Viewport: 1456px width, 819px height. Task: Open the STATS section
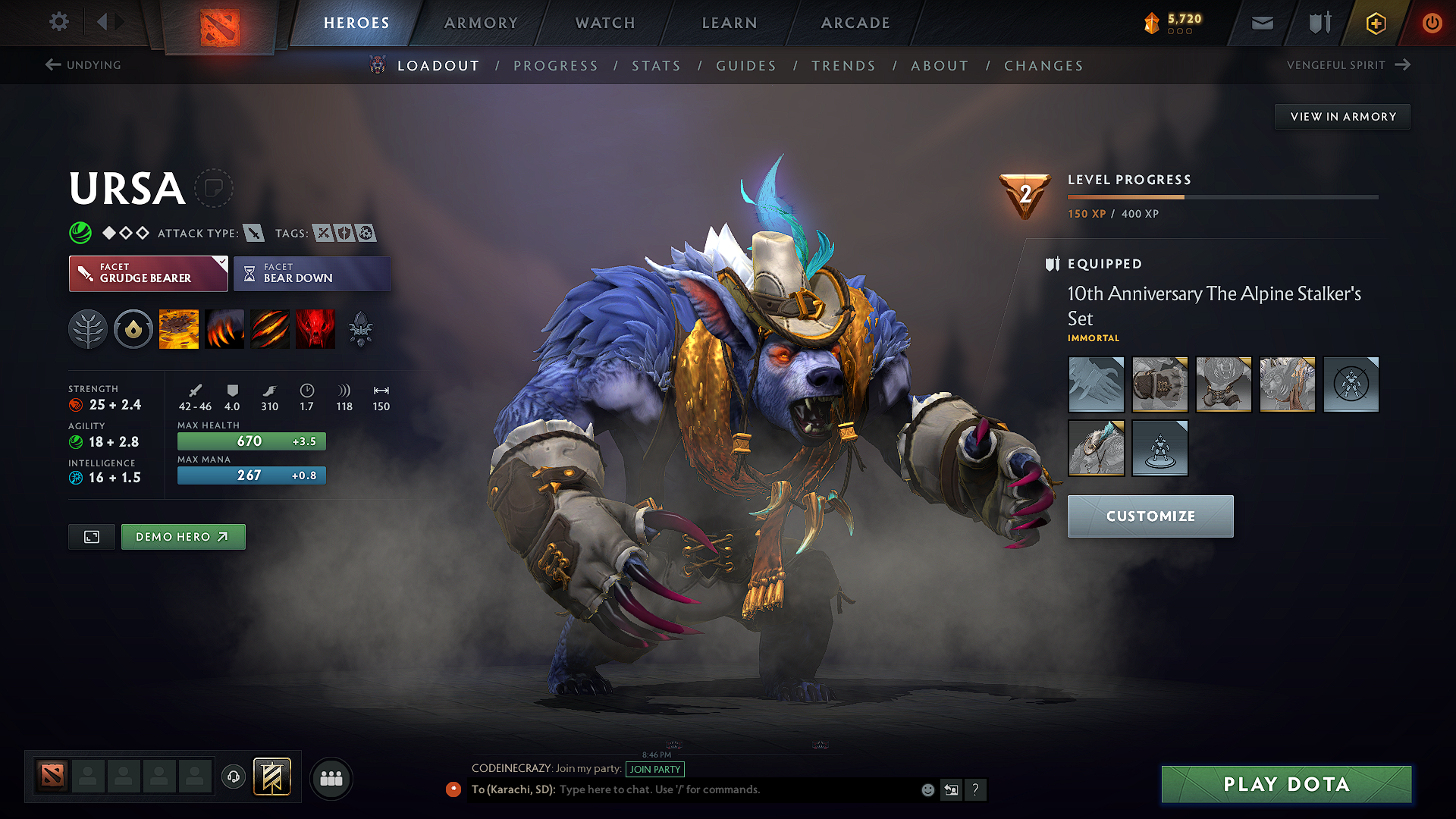point(656,65)
